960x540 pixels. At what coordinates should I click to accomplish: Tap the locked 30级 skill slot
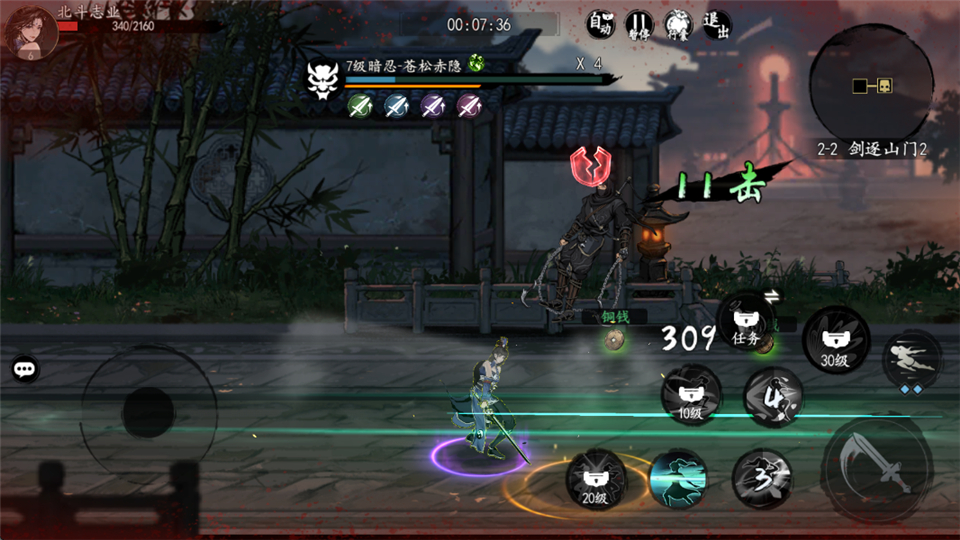(x=835, y=340)
